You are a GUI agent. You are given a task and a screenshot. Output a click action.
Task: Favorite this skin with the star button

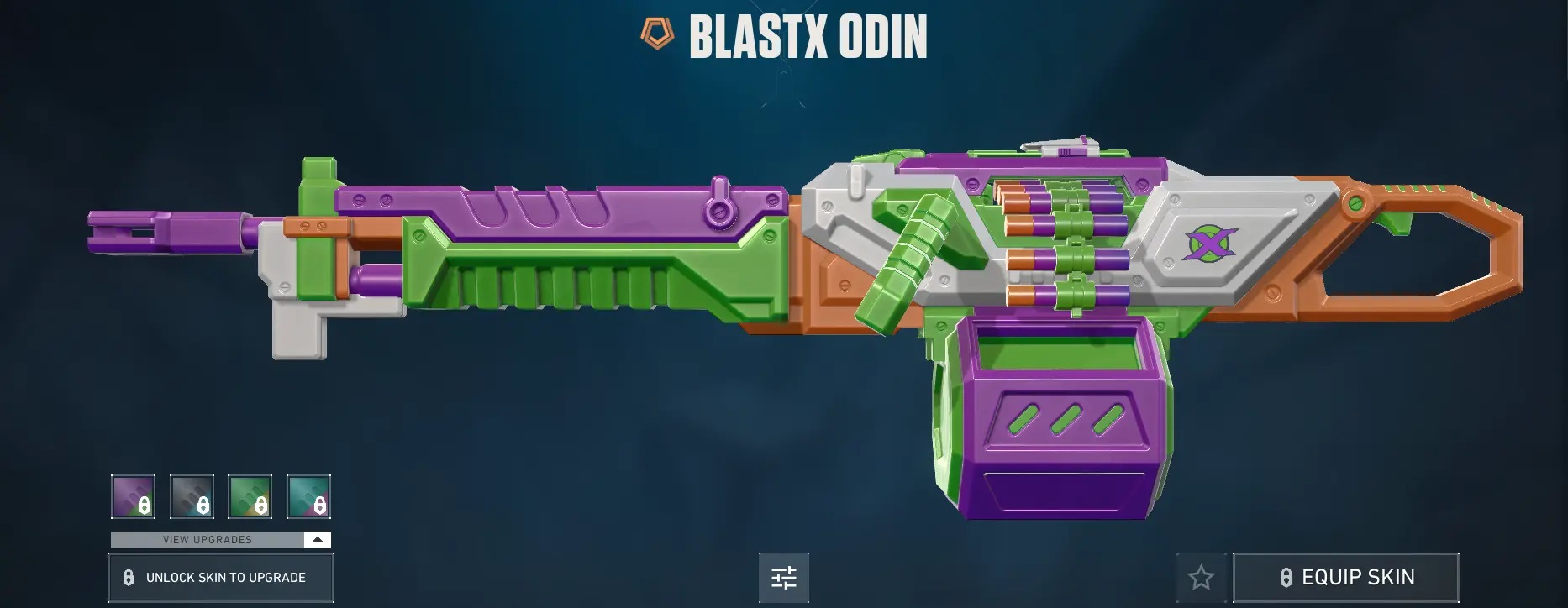pyautogui.click(x=1201, y=578)
